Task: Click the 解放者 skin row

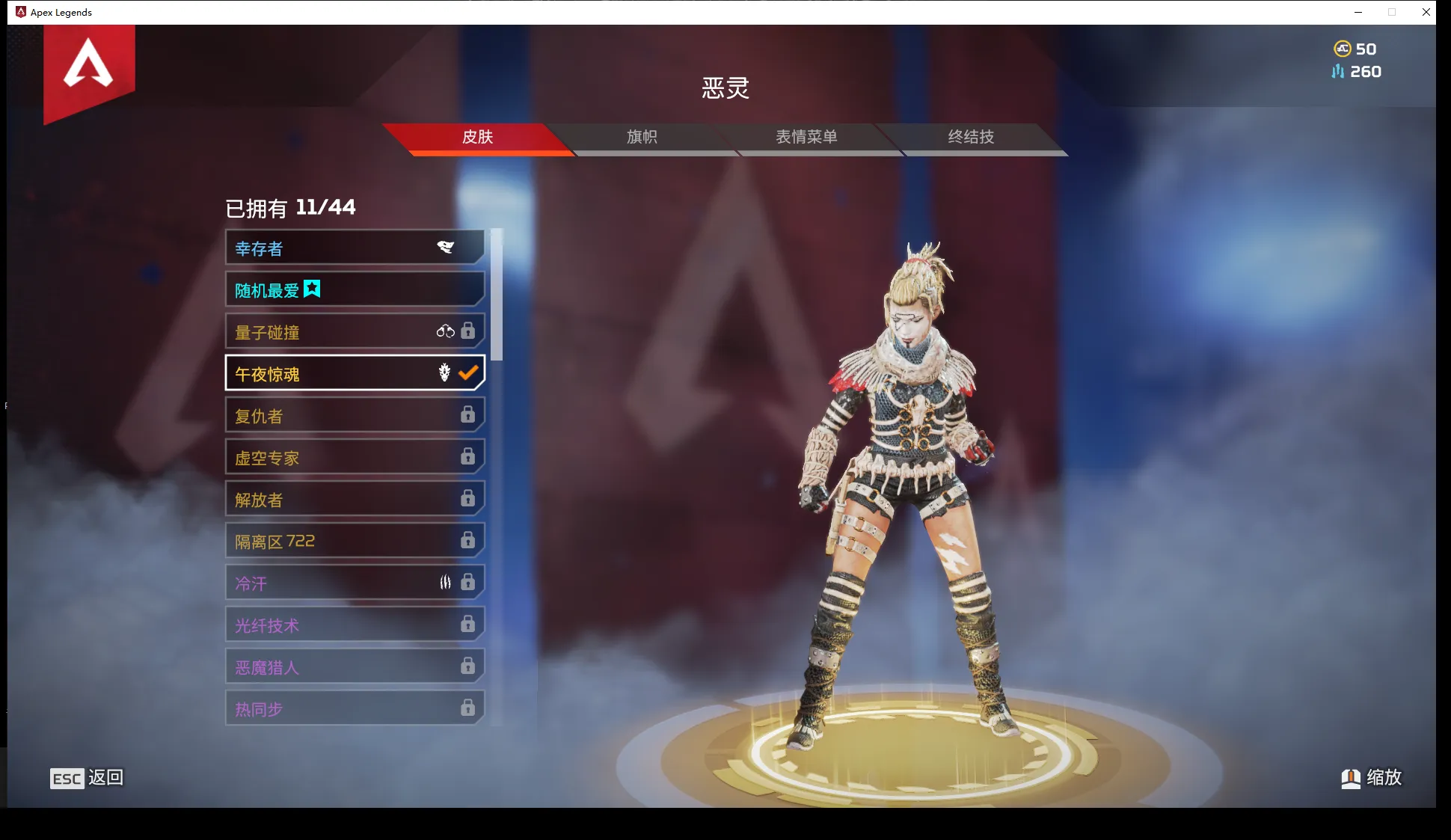Action: [x=355, y=500]
